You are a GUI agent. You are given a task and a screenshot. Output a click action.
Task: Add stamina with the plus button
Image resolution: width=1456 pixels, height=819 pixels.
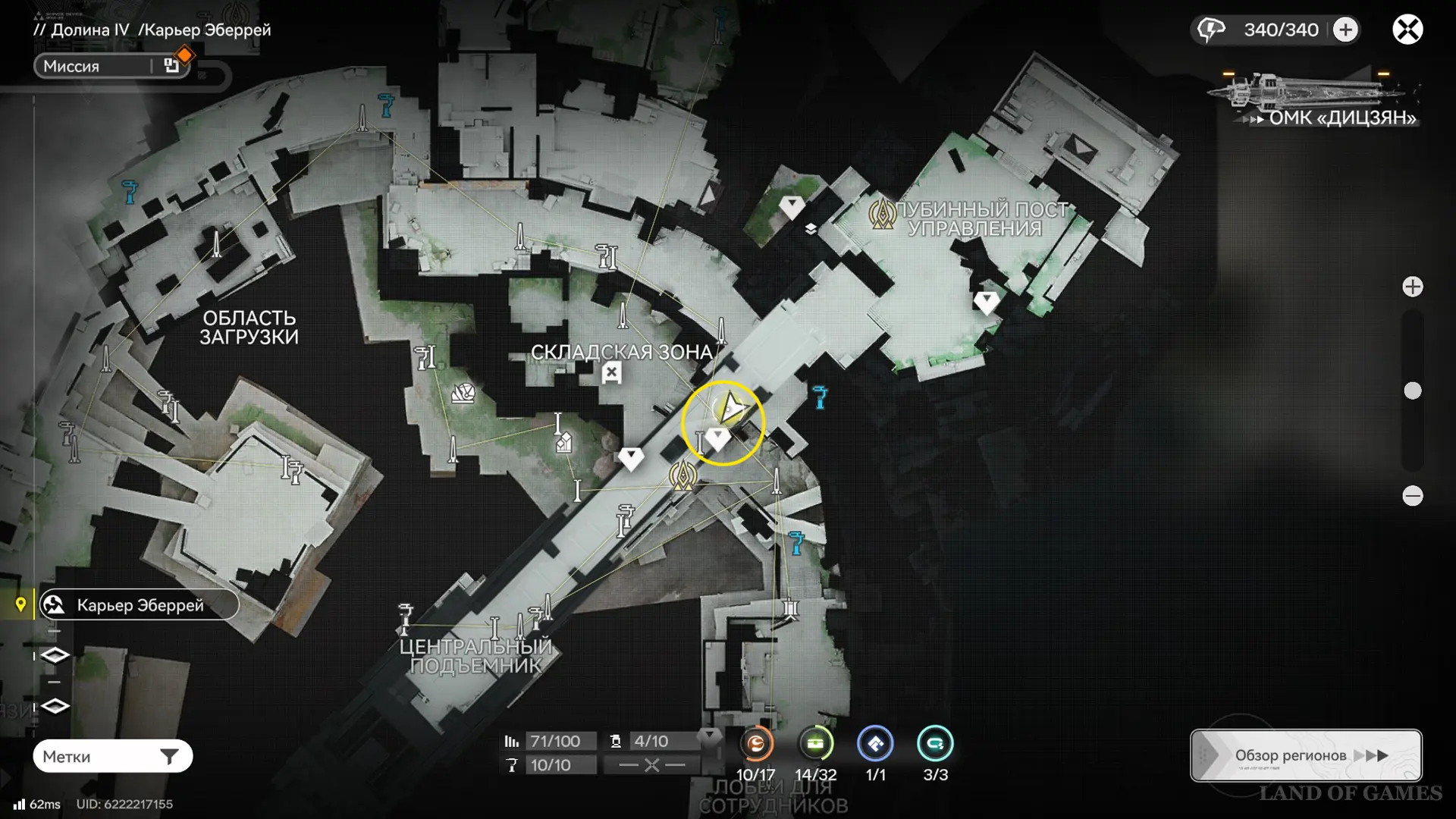[1346, 30]
